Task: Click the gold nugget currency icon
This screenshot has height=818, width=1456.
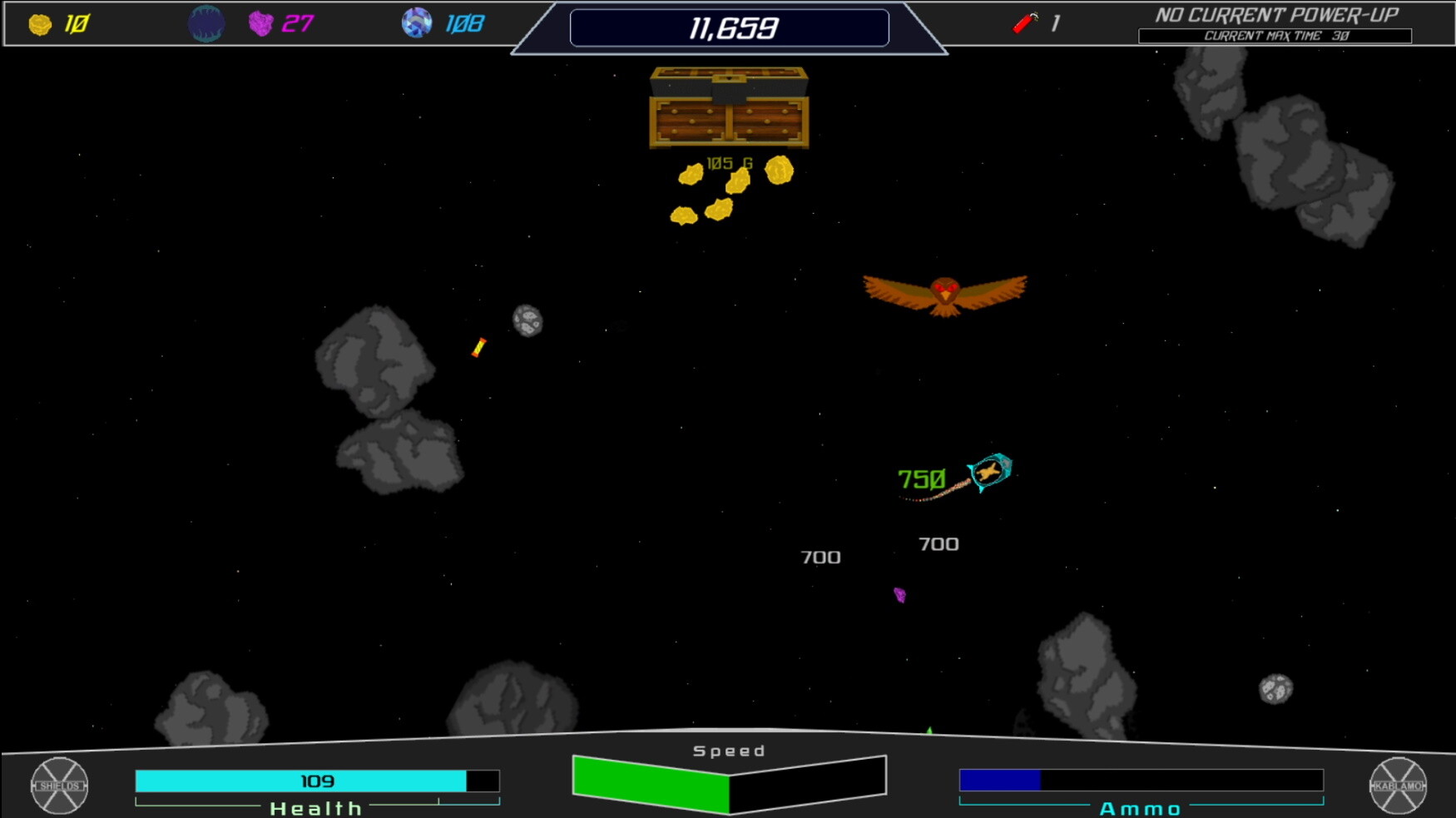Action: click(40, 24)
